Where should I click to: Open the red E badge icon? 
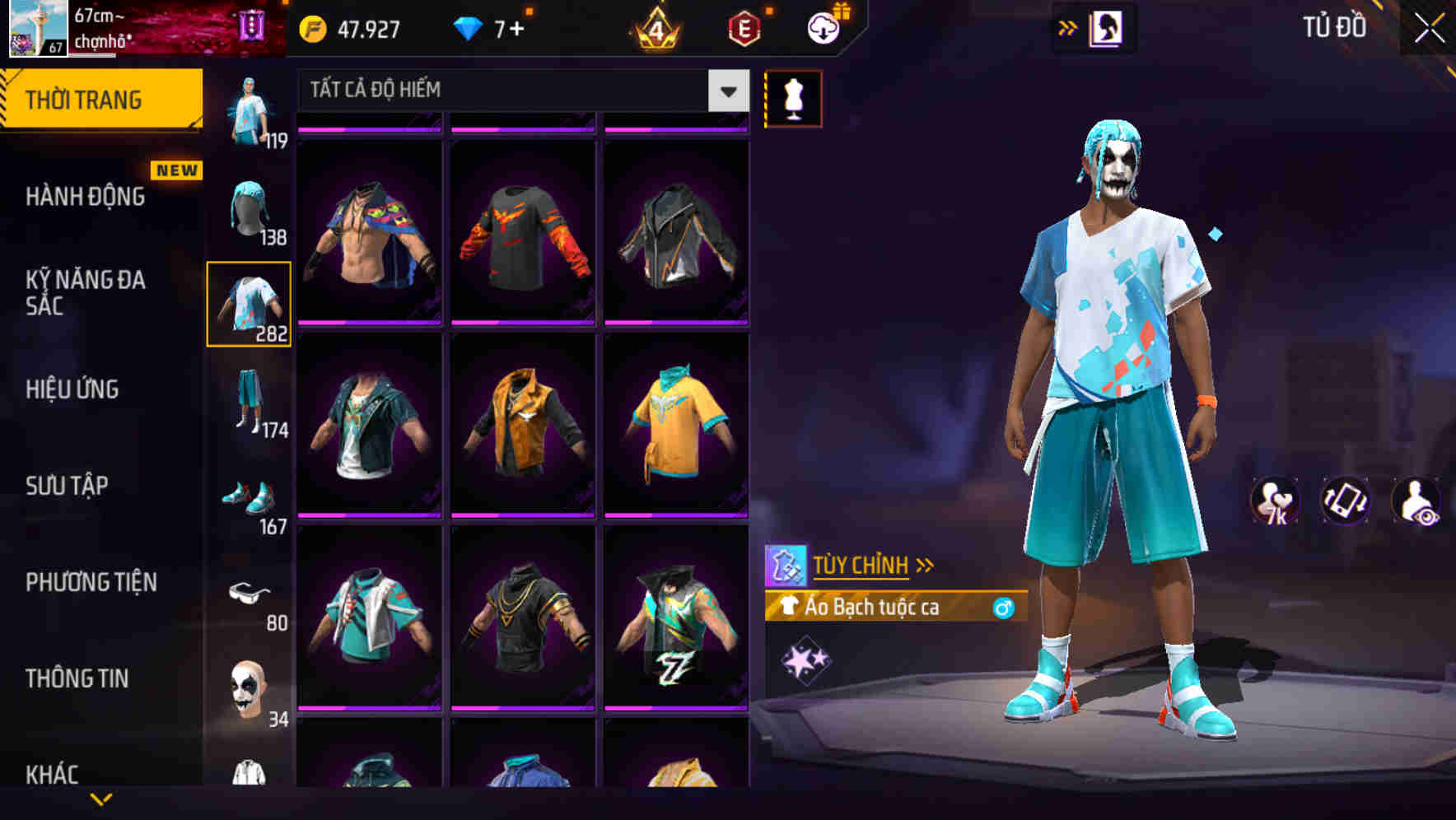[x=744, y=27]
